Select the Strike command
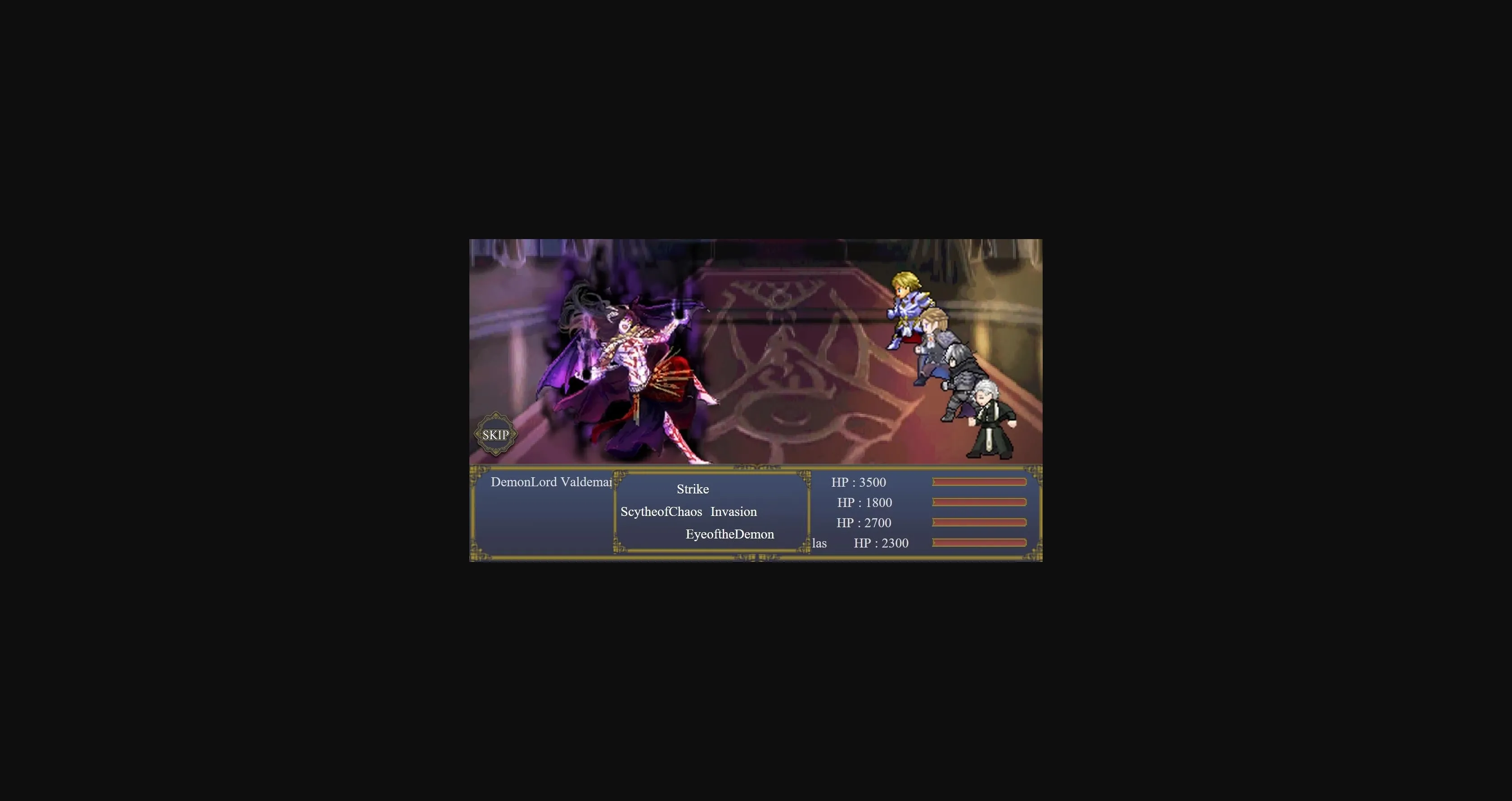The height and width of the screenshot is (801, 1512). click(693, 489)
